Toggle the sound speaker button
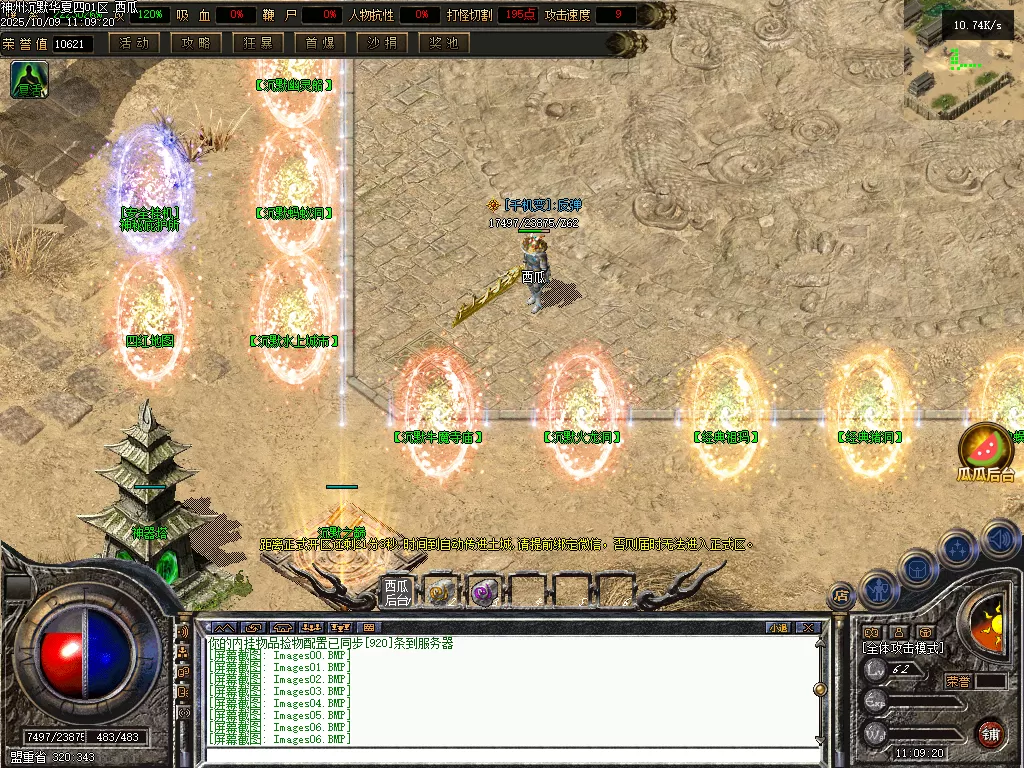This screenshot has width=1024, height=768. [1000, 537]
